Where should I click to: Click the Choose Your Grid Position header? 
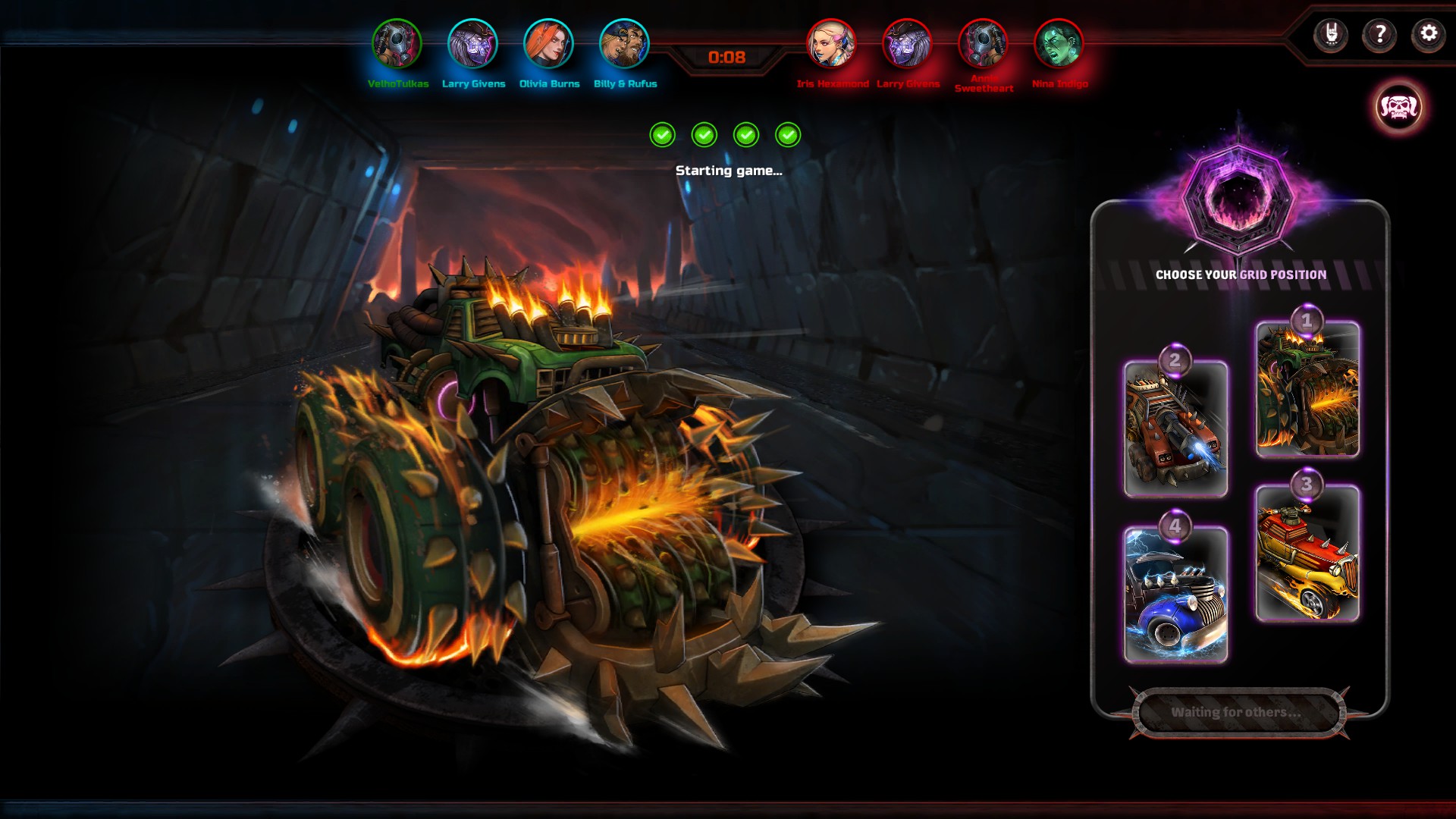tap(1238, 275)
